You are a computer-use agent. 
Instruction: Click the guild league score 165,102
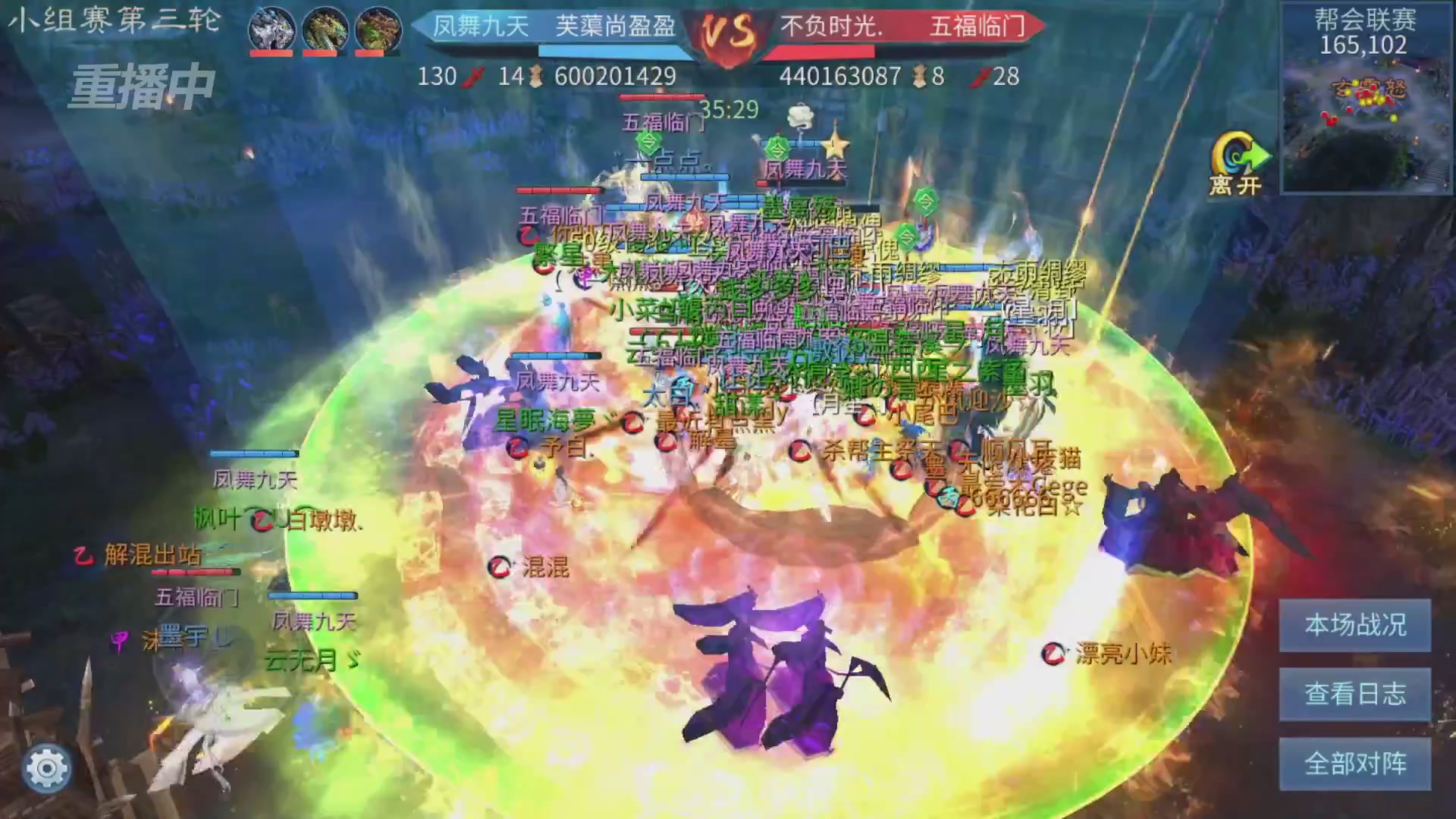[x=1363, y=45]
